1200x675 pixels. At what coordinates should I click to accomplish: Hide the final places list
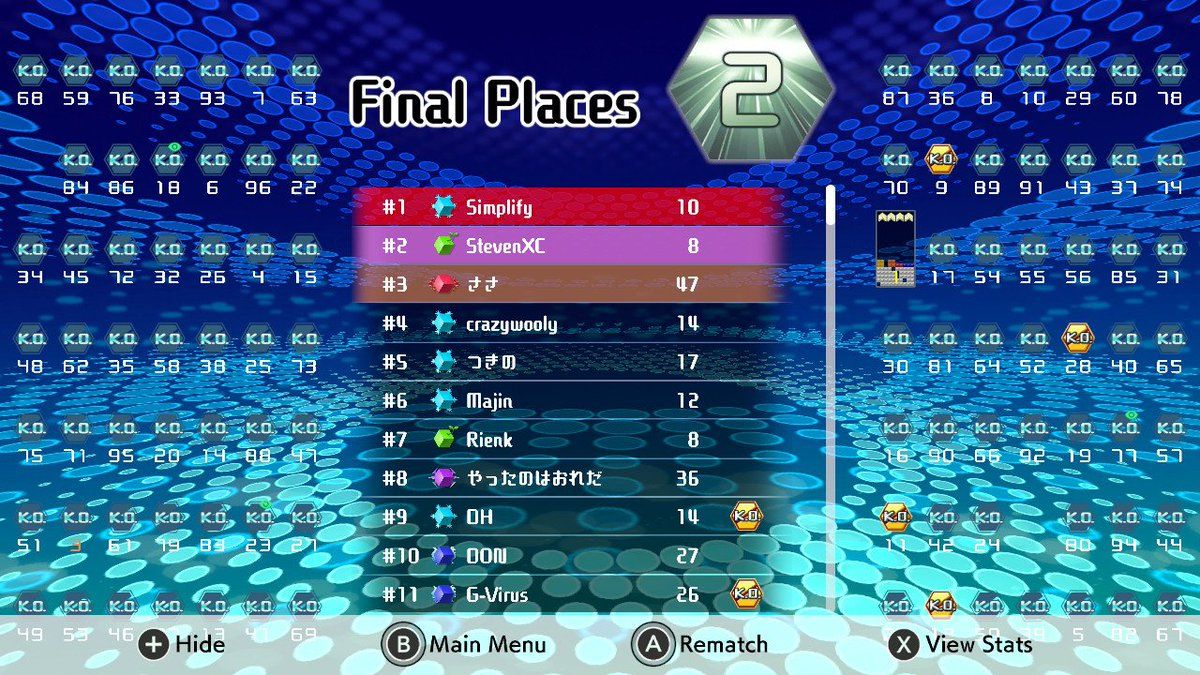[x=183, y=645]
